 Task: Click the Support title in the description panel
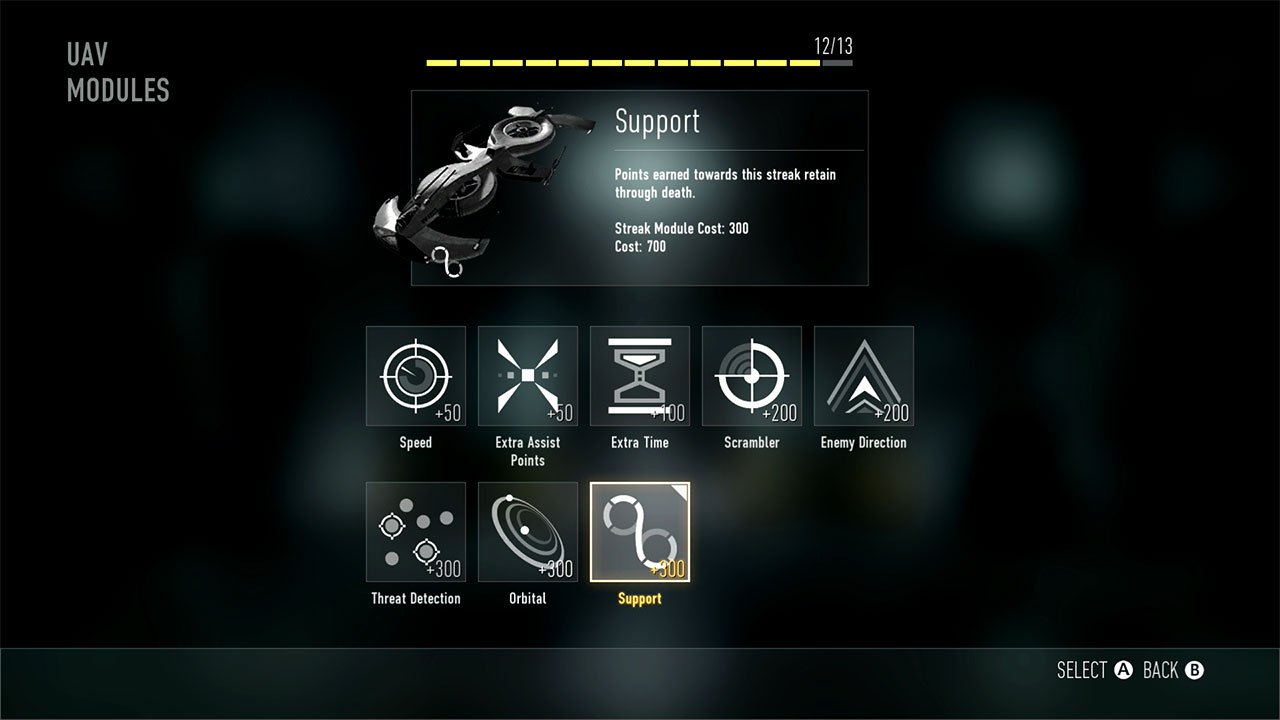tap(658, 122)
